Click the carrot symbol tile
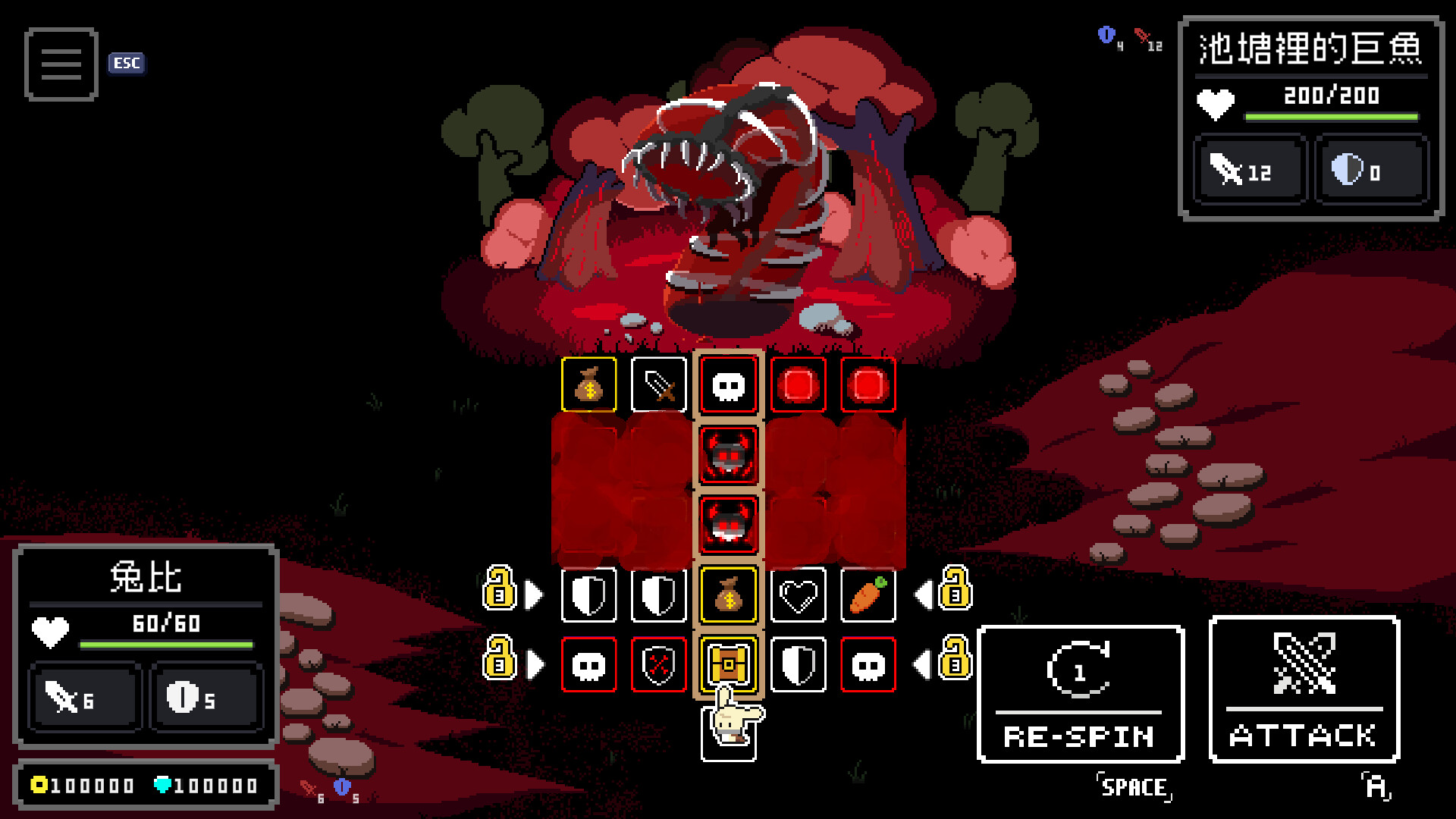 [x=868, y=596]
